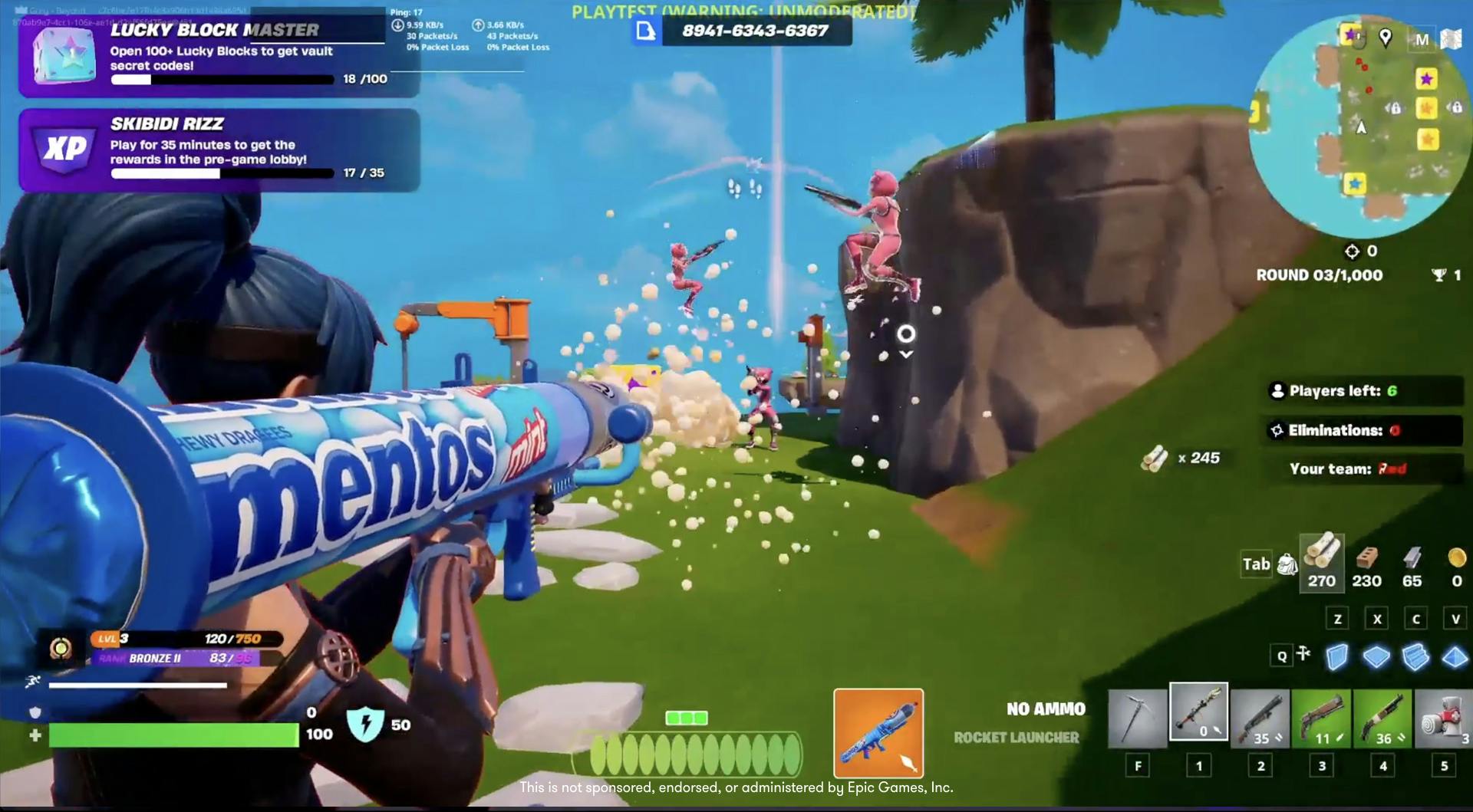Select the brick material showing 230
This screenshot has width=1473, height=812.
pyautogui.click(x=1366, y=564)
